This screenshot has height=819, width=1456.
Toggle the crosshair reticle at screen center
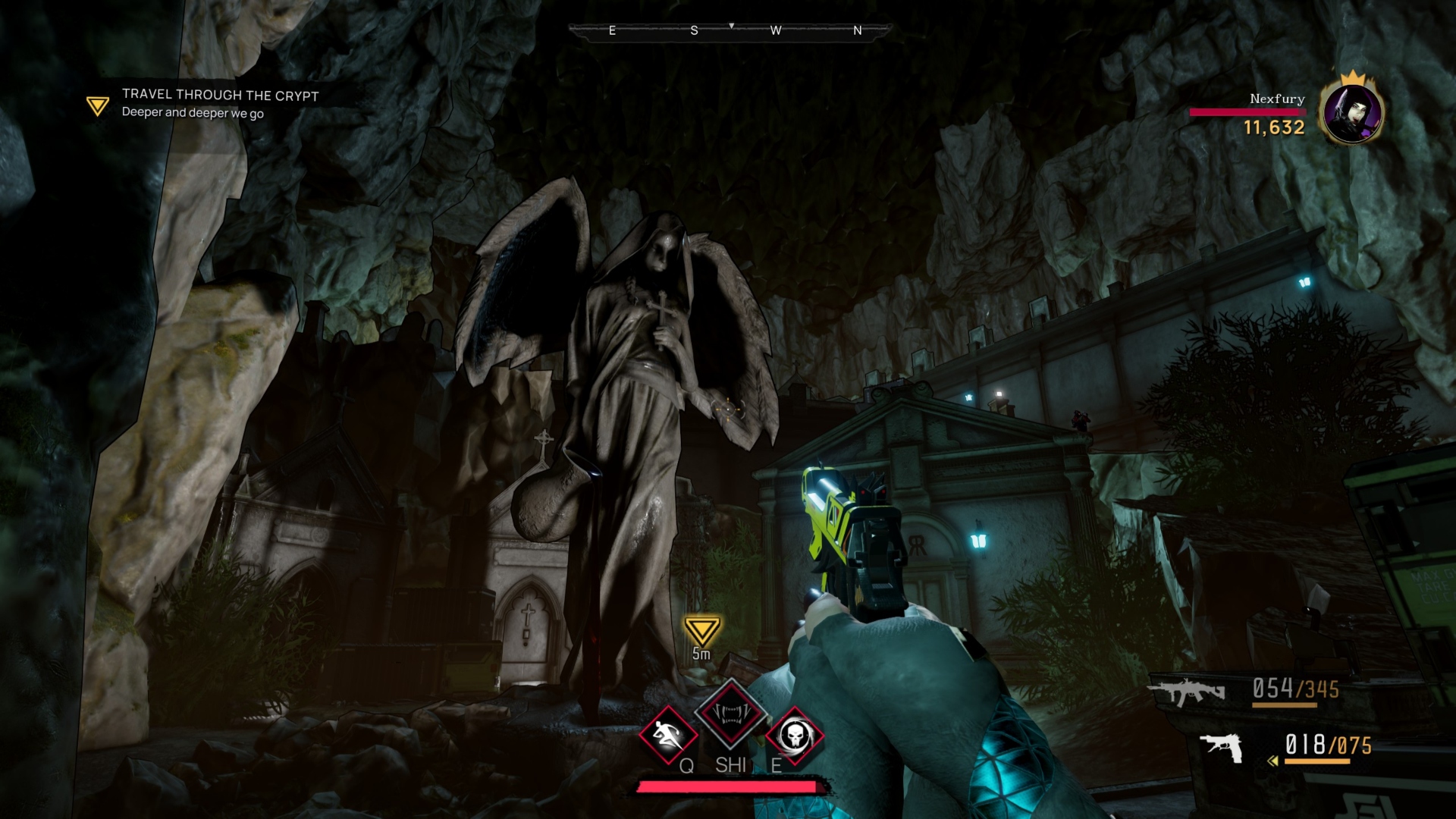click(x=727, y=409)
